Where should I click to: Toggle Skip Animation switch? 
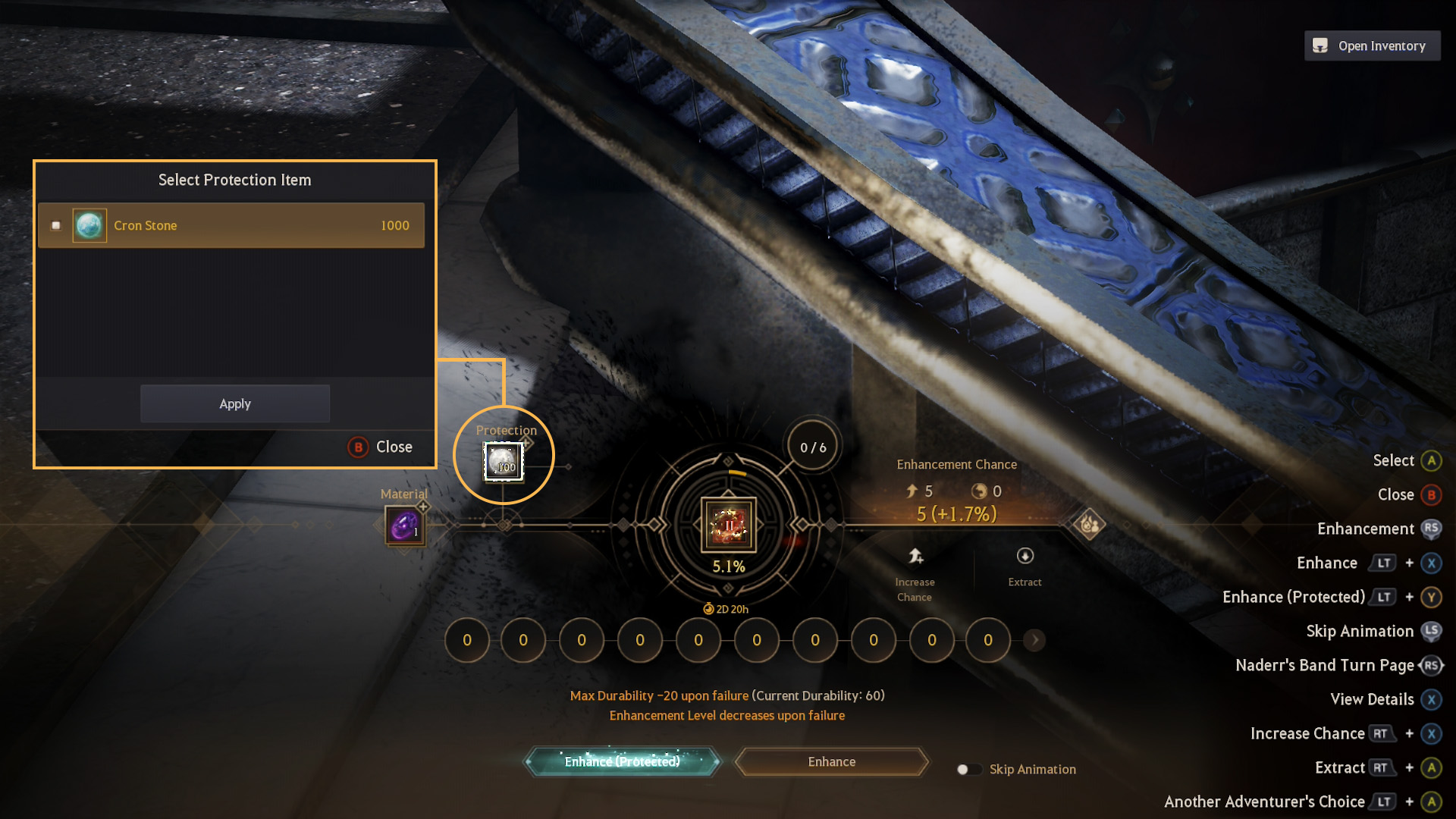[968, 769]
